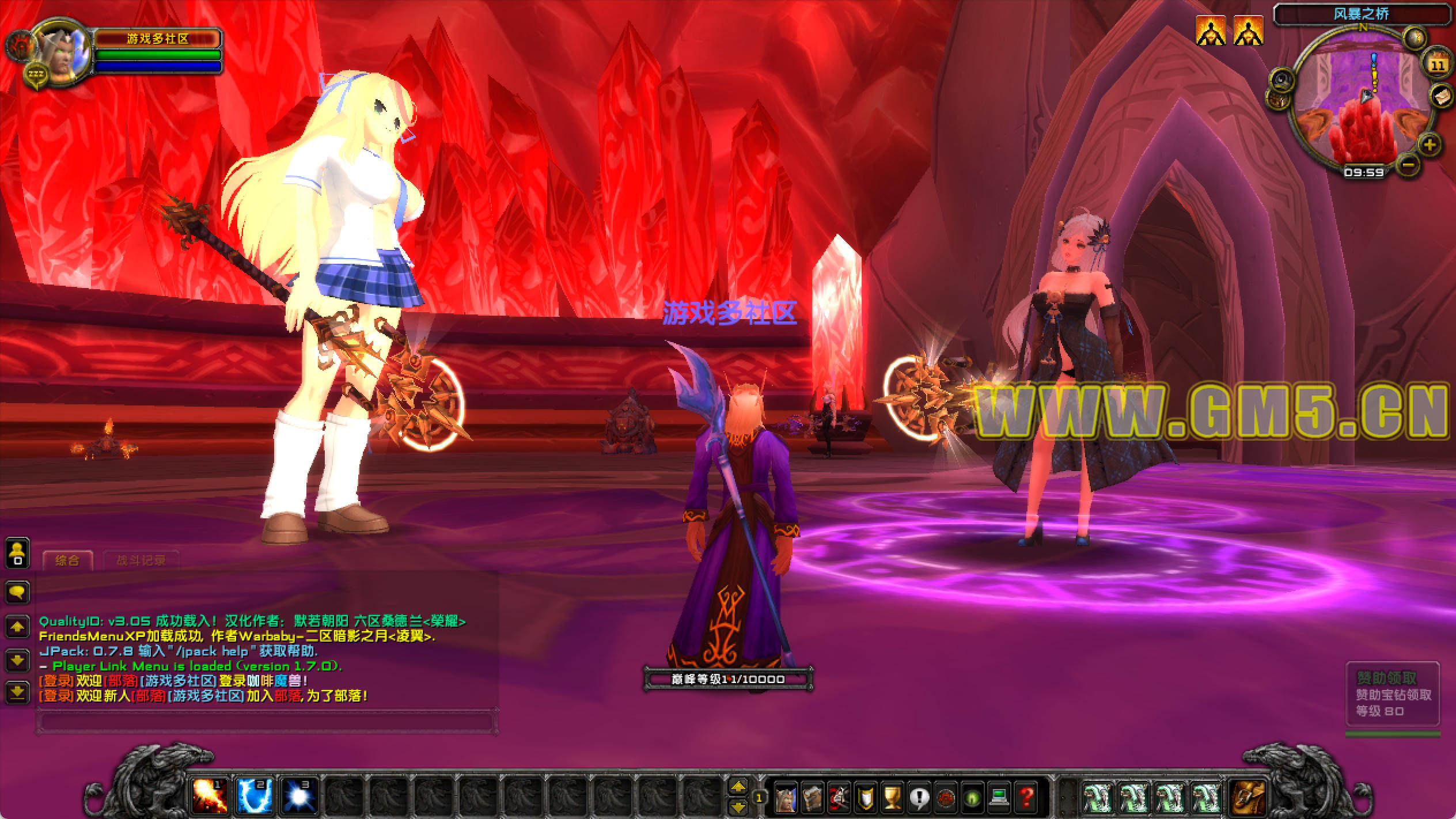The width and height of the screenshot is (1456, 819).
Task: Open the spellbook micro button
Action: pyautogui.click(x=813, y=798)
